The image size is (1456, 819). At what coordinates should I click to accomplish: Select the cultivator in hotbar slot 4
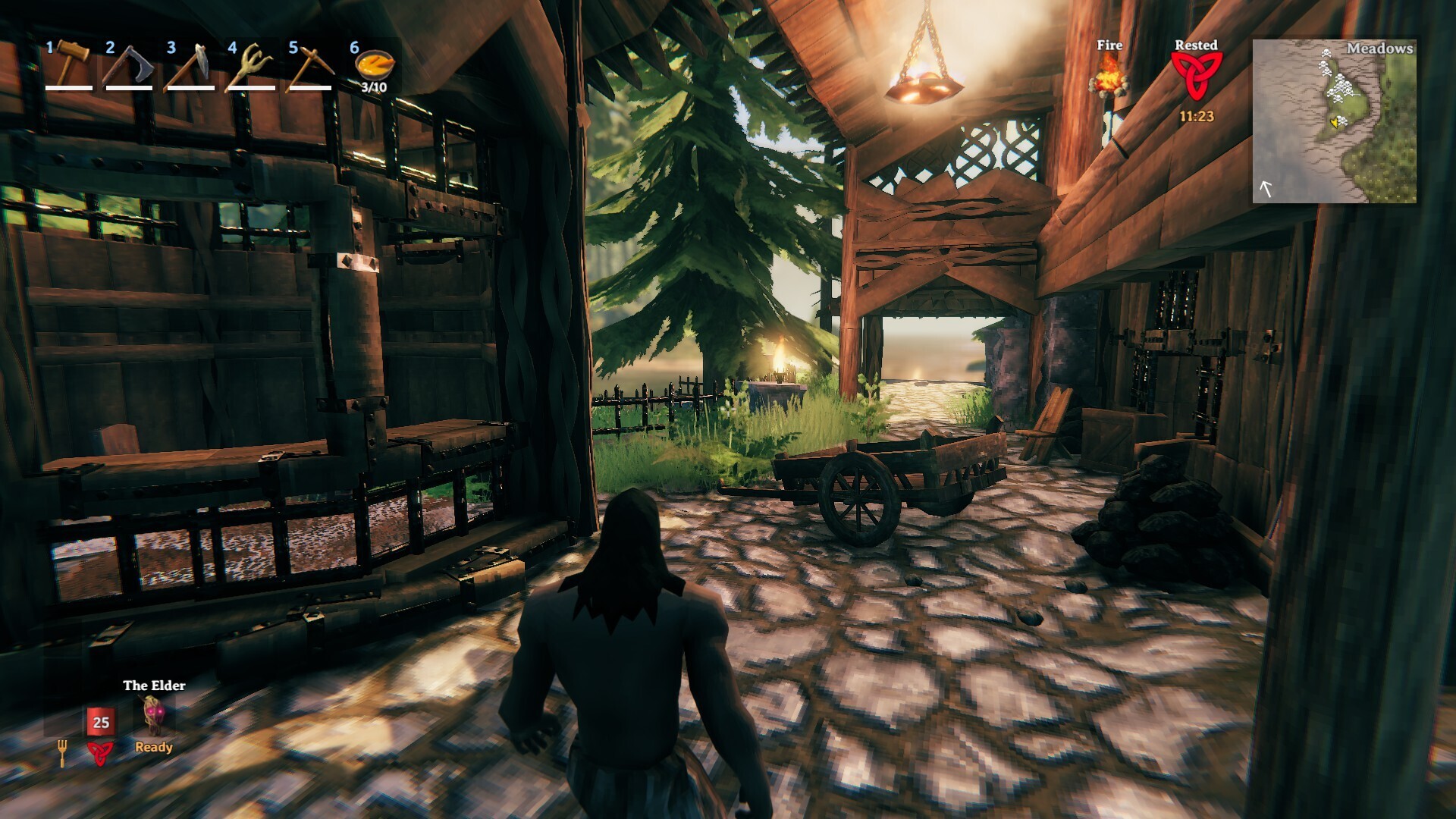(x=251, y=65)
